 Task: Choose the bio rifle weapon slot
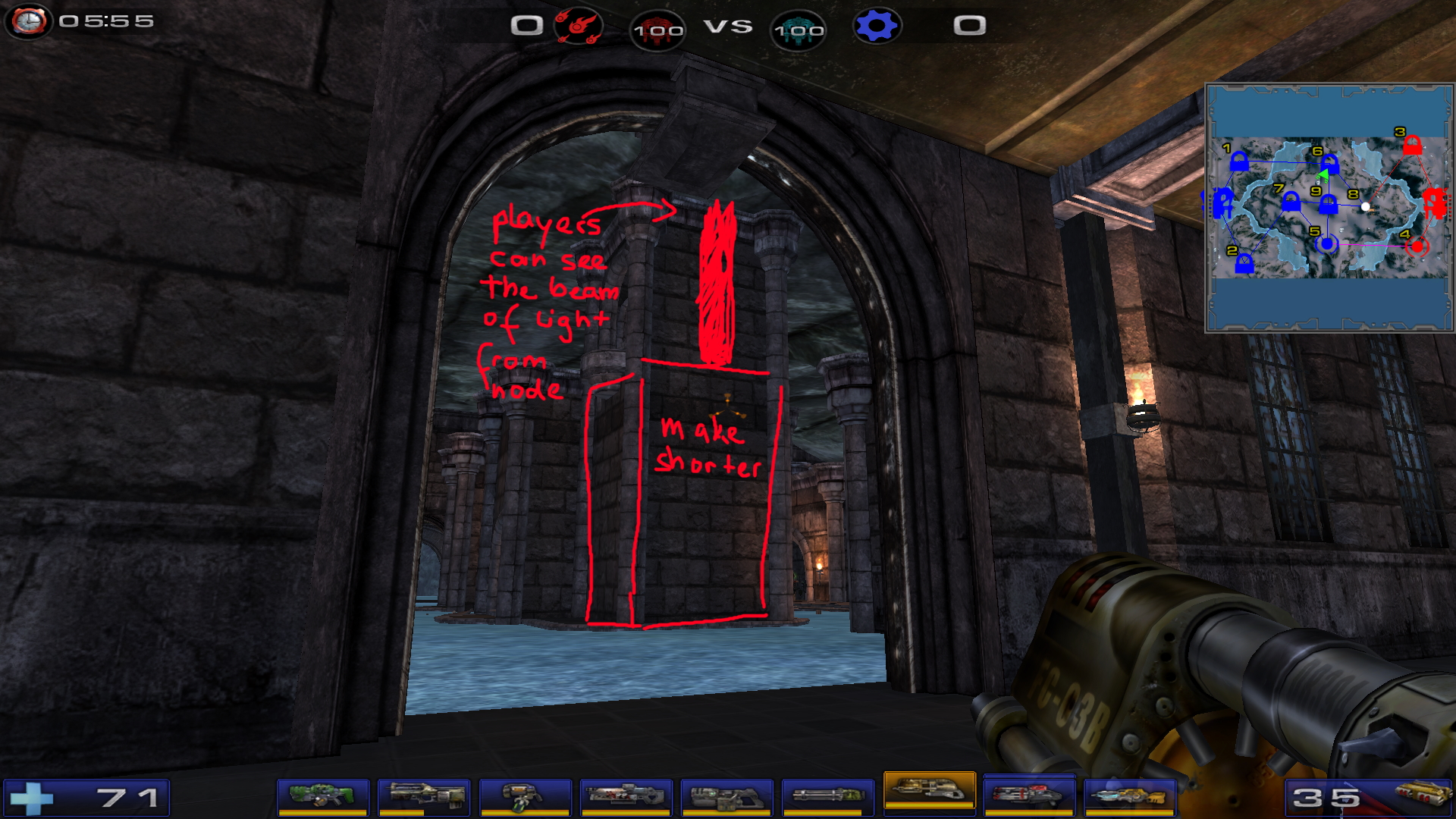525,797
